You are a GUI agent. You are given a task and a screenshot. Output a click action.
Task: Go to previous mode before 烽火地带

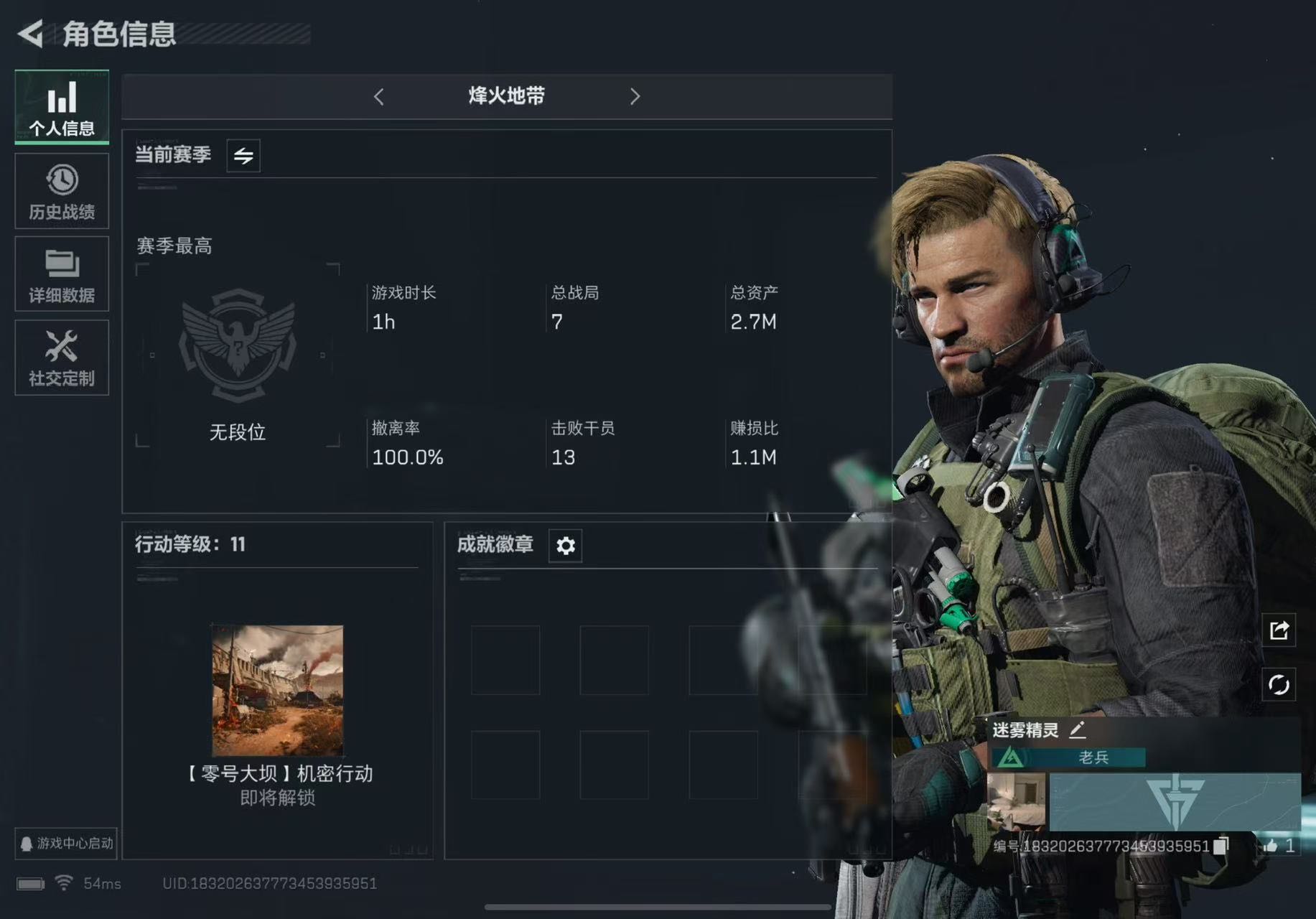pos(379,96)
